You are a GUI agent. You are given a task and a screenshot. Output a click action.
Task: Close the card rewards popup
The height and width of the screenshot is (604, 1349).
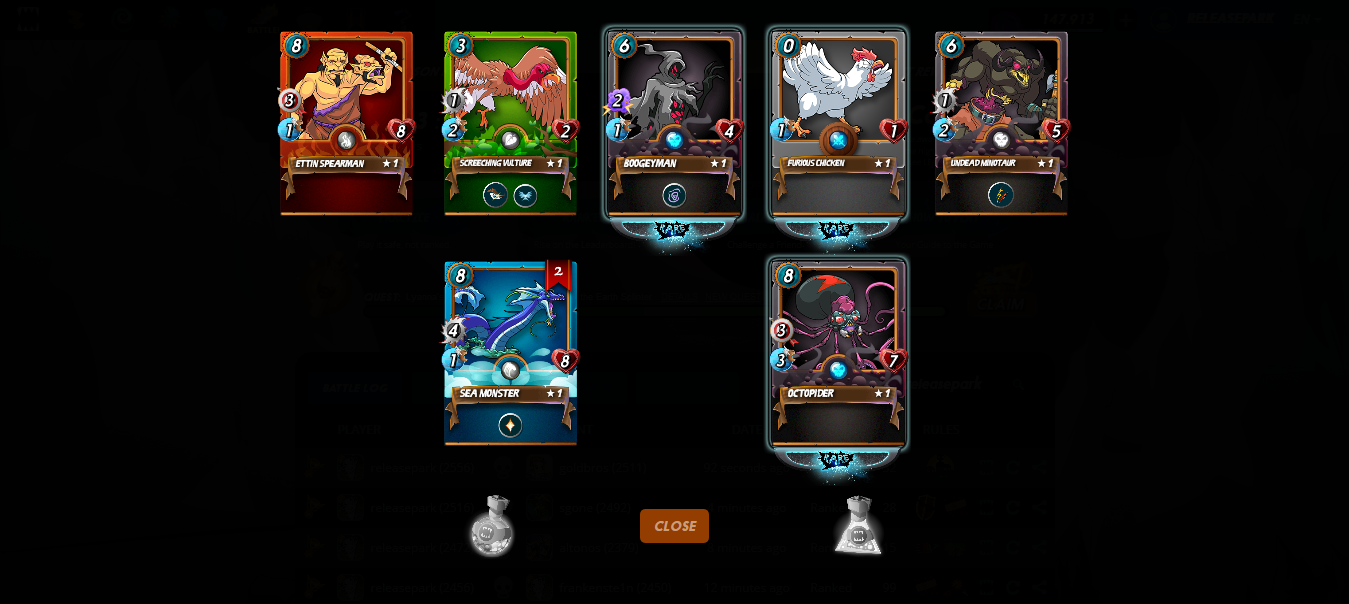(674, 526)
